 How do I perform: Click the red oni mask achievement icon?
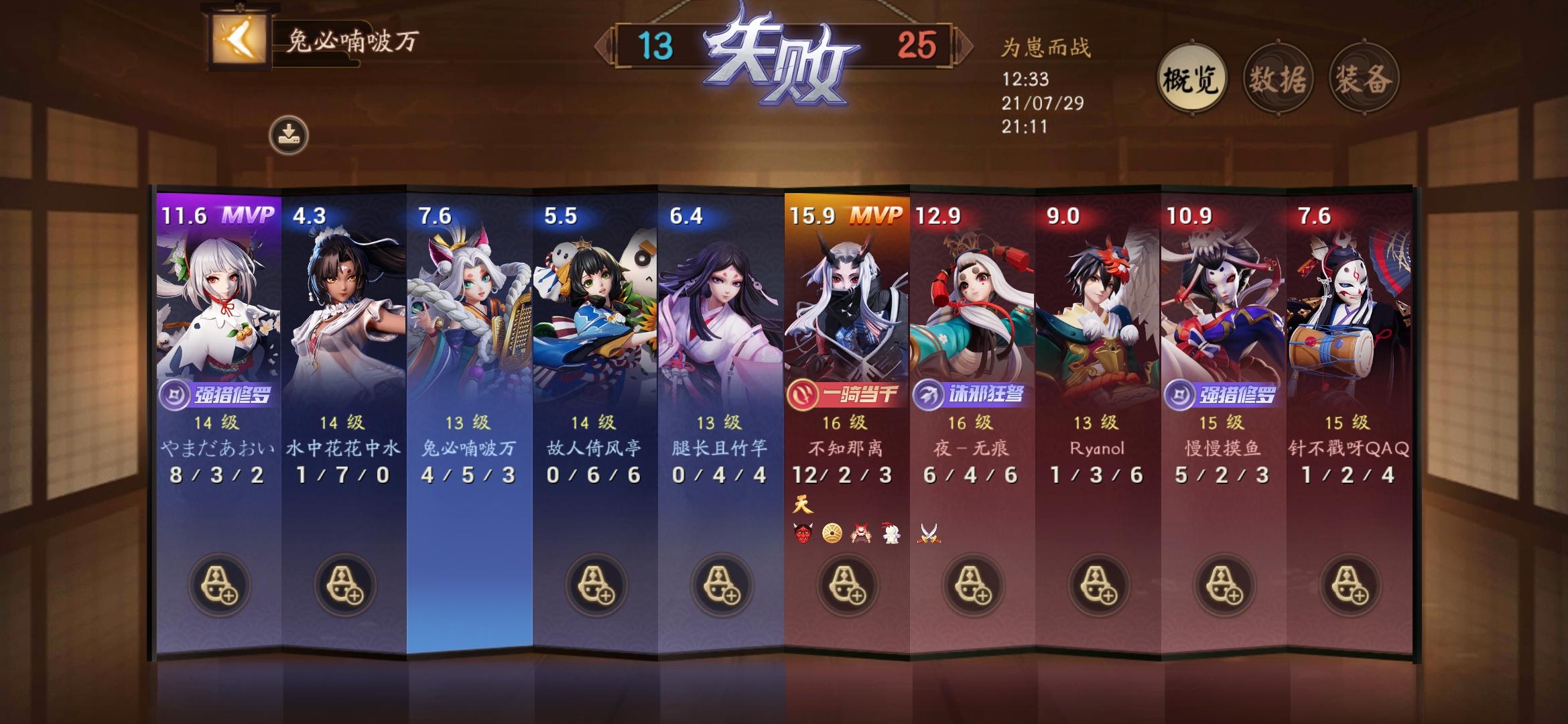click(x=803, y=534)
